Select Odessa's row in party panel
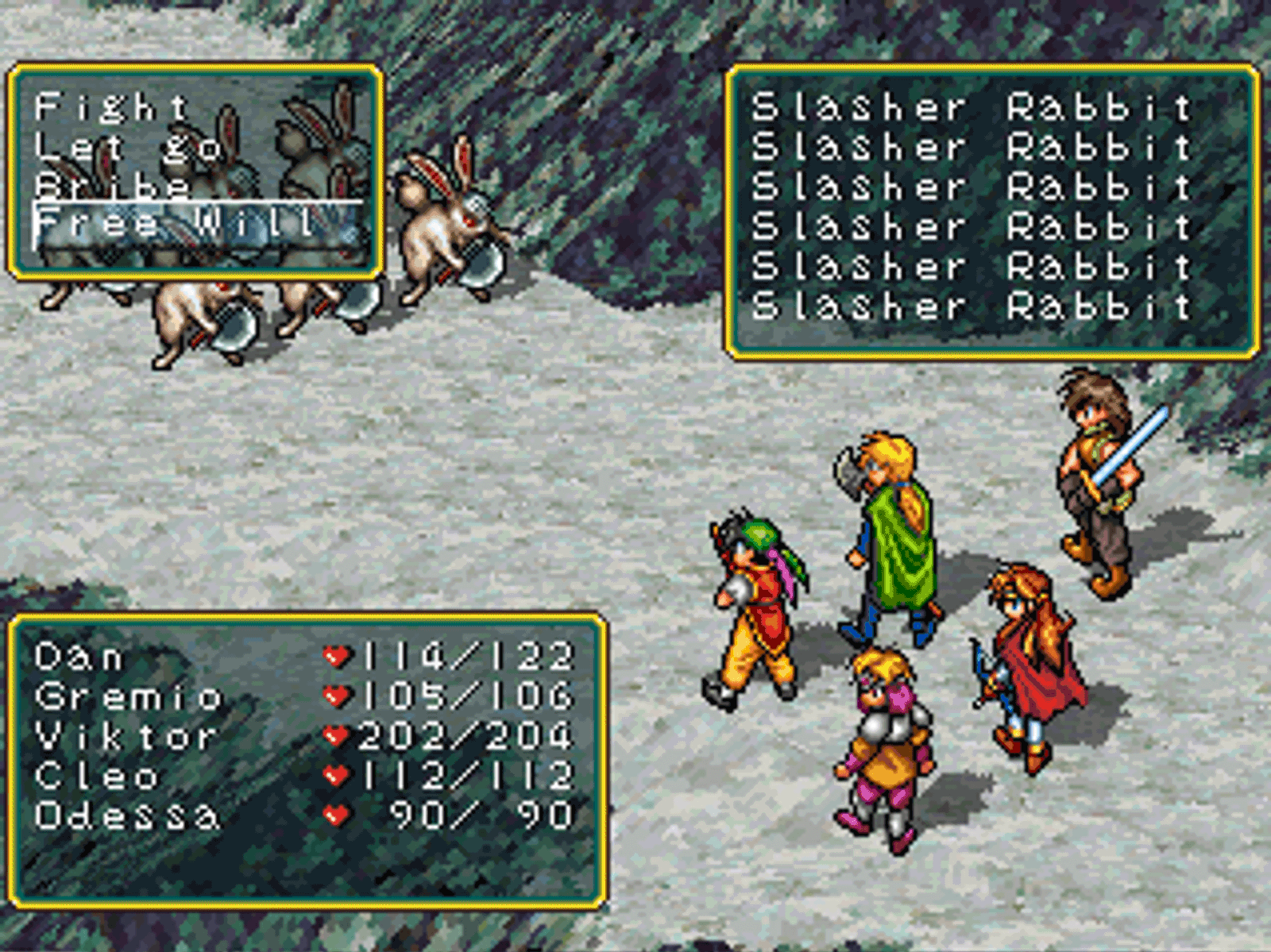This screenshot has width=1271, height=952. [x=126, y=816]
